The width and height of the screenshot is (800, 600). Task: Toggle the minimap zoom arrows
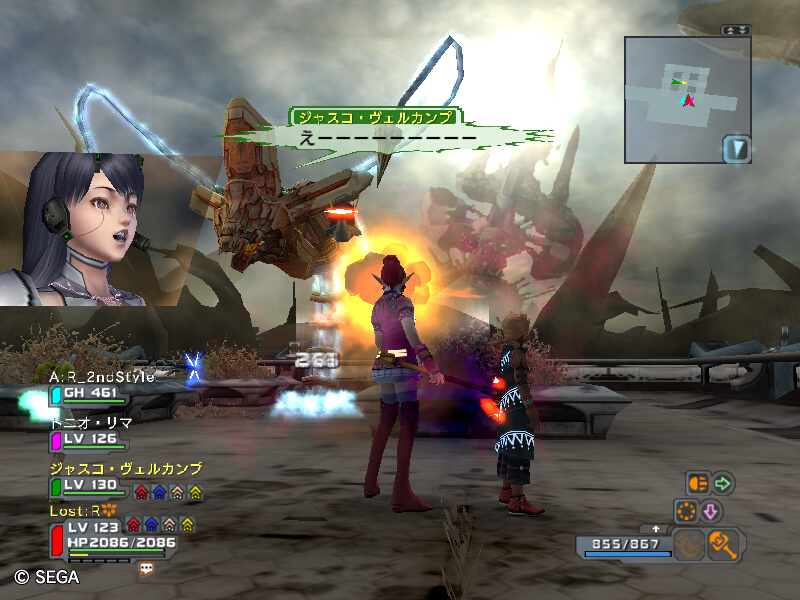(736, 30)
